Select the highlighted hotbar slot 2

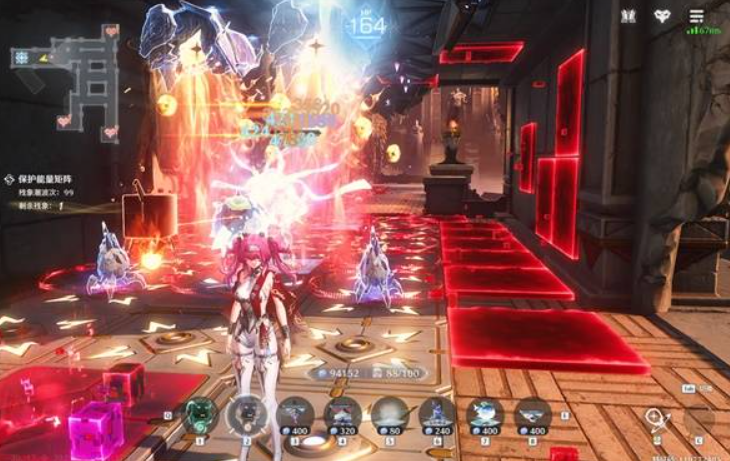(247, 415)
